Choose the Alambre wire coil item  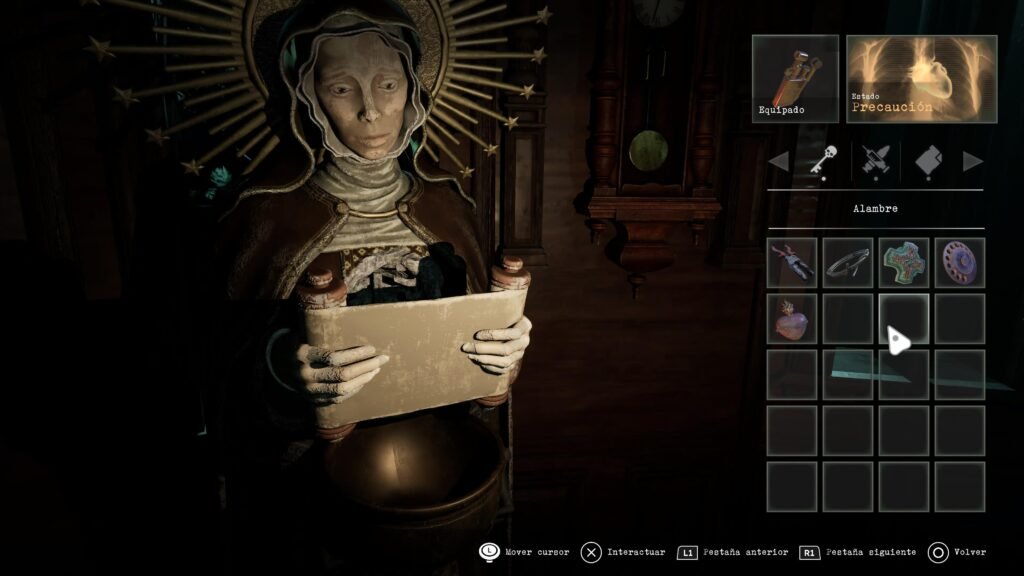[848, 262]
